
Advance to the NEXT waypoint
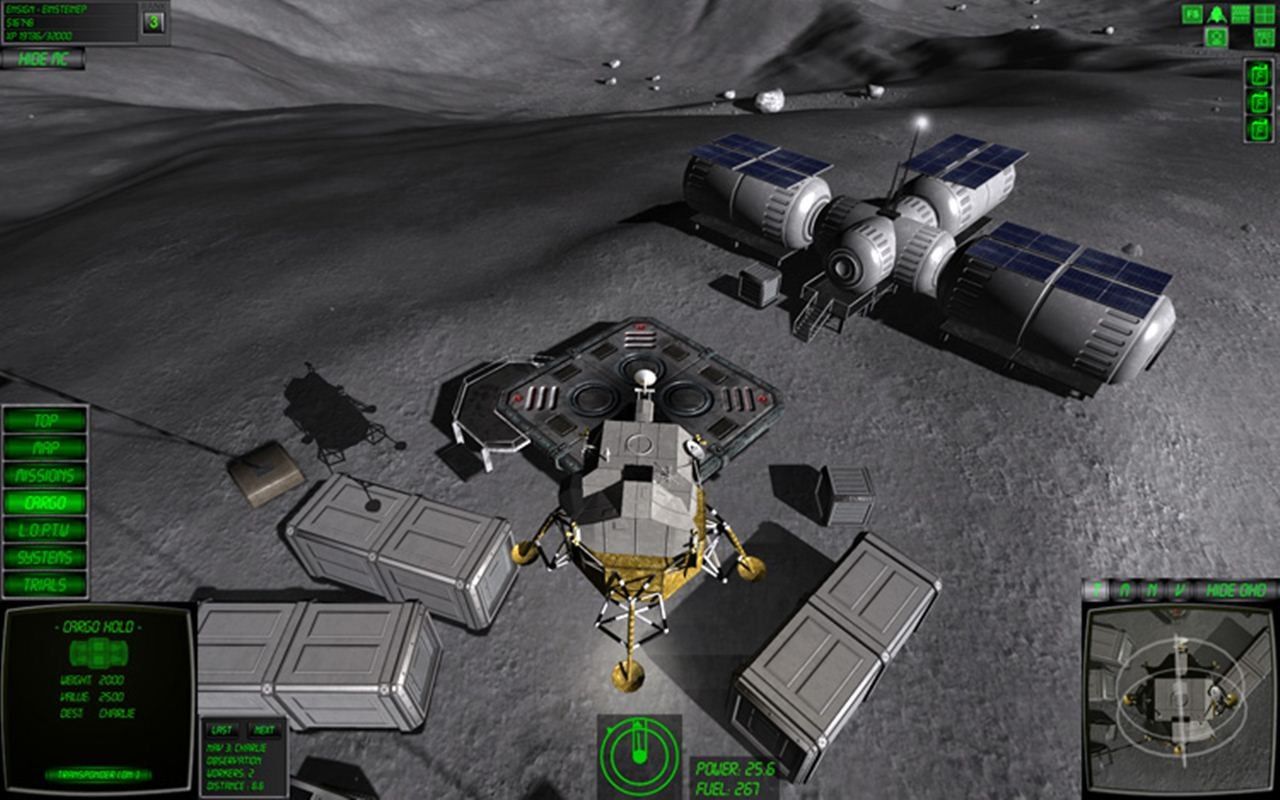(x=263, y=730)
